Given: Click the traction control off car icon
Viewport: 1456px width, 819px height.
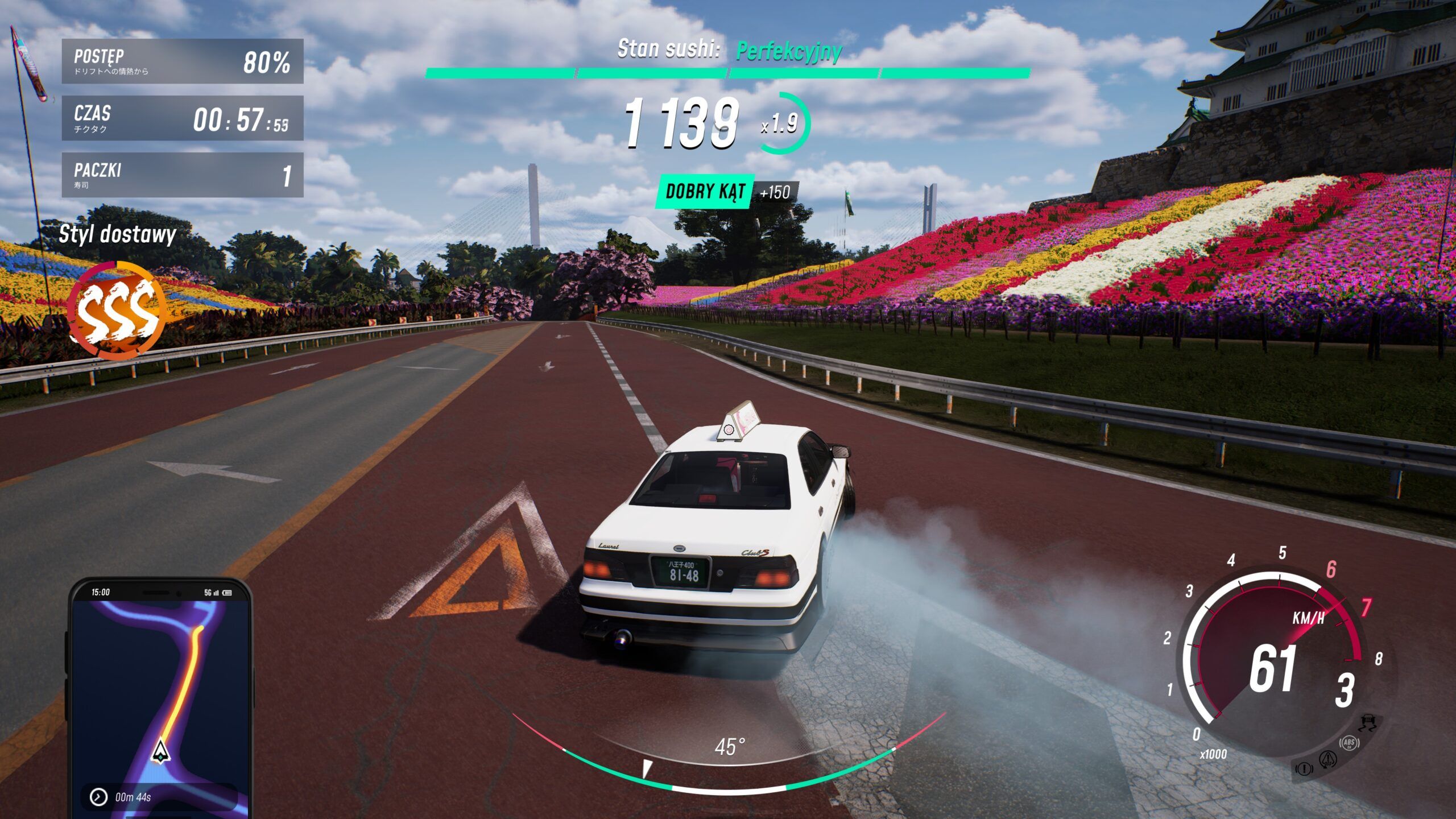Looking at the screenshot, I should [1368, 721].
